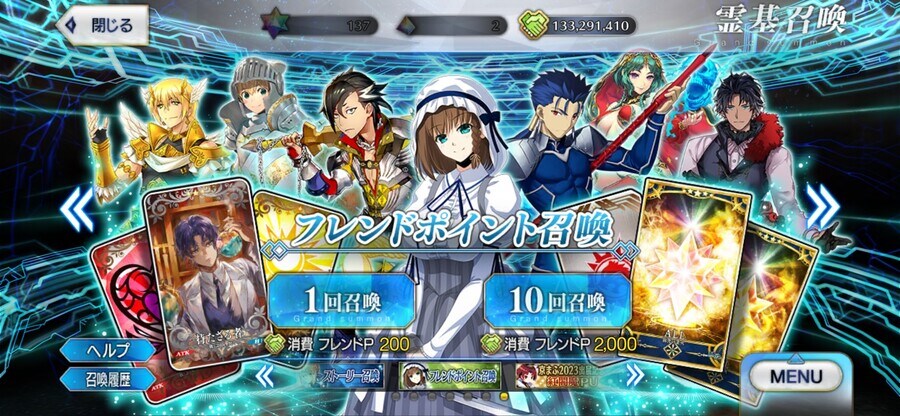The height and width of the screenshot is (416, 900).
Task: Go to next summon banner with large right arrow
Action: click(x=822, y=207)
